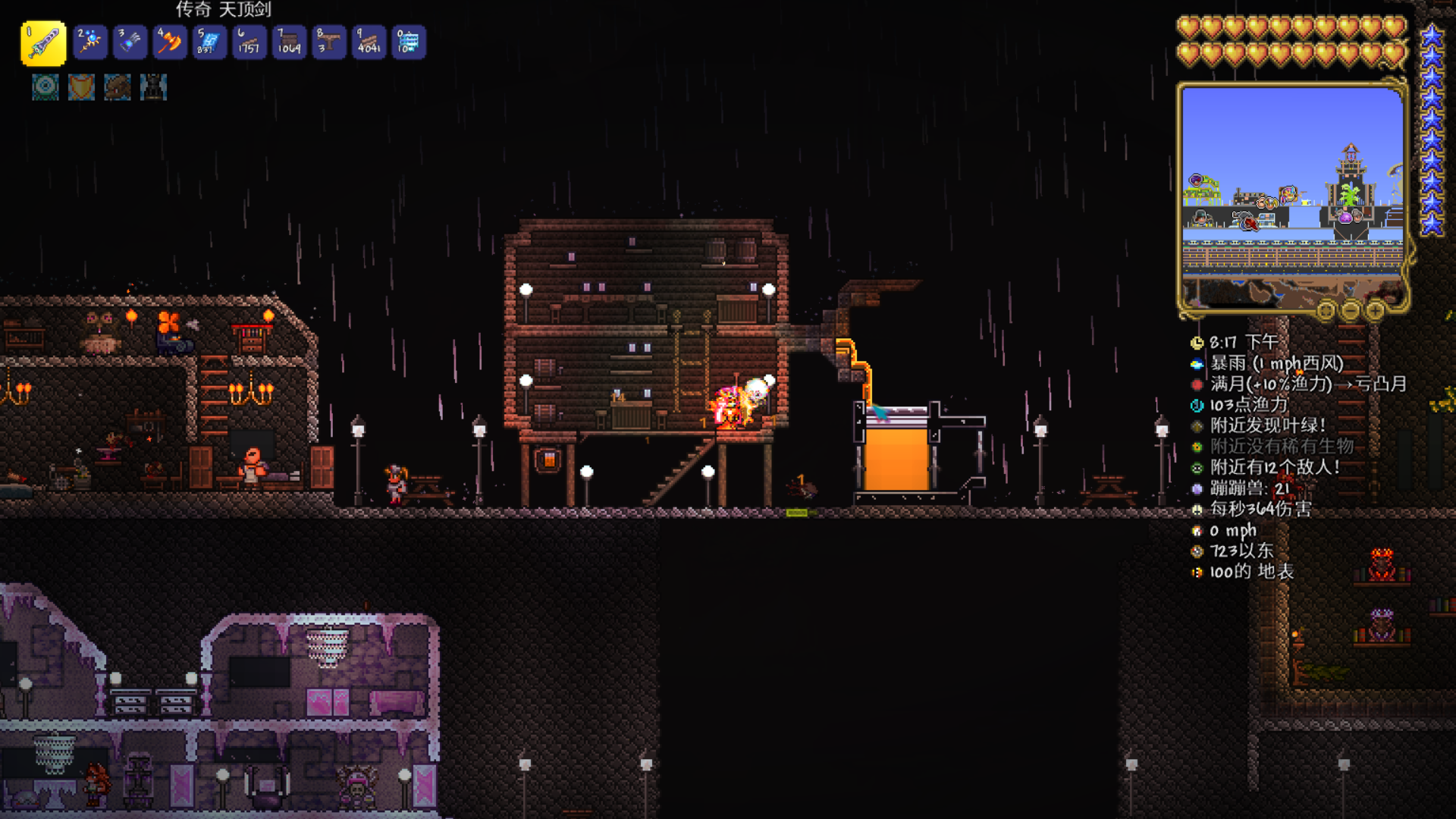
Task: Equip the orange hamaxe in slot 4
Action: click(x=170, y=42)
